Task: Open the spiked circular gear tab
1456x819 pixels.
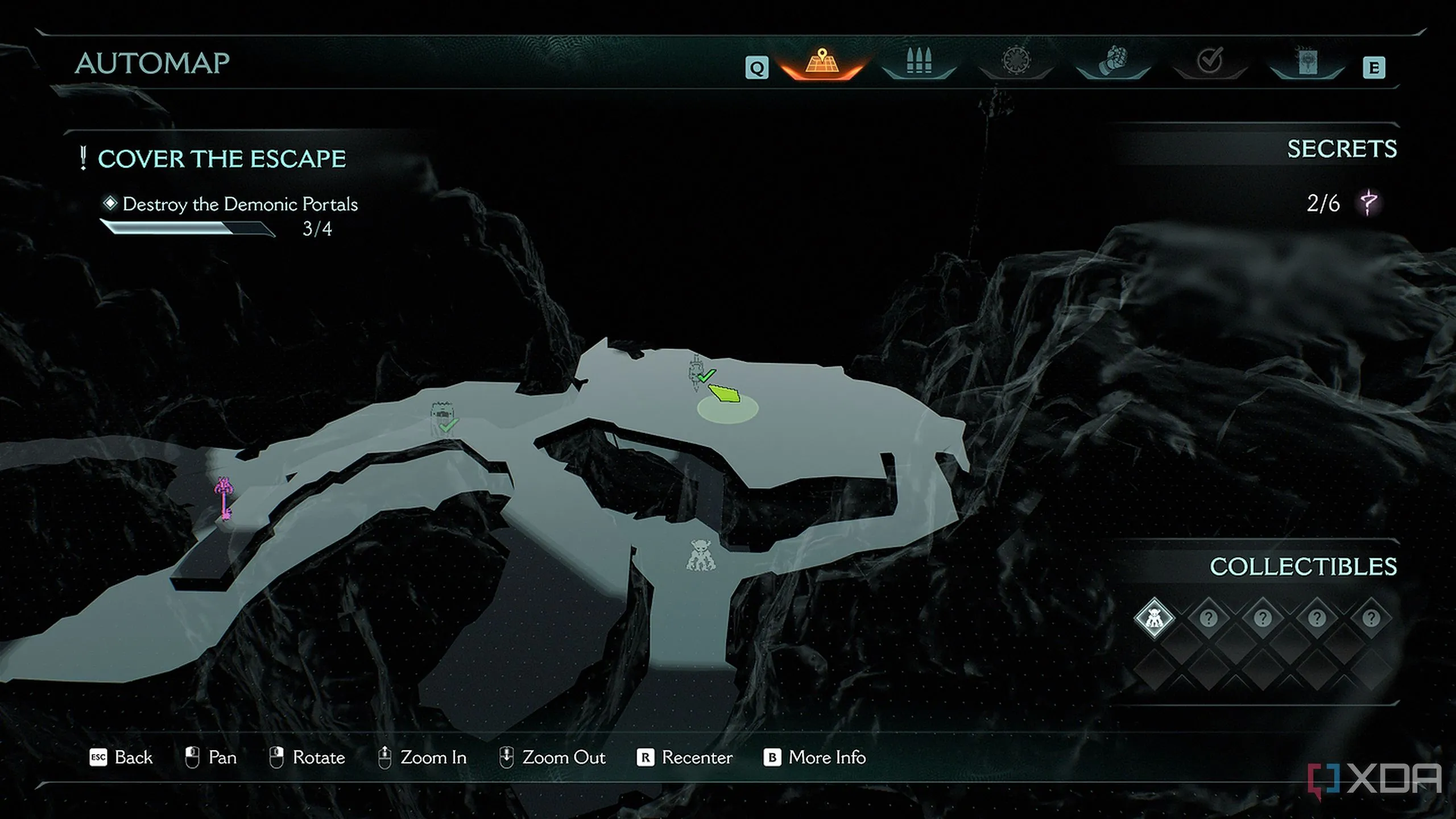Action: pyautogui.click(x=1016, y=61)
